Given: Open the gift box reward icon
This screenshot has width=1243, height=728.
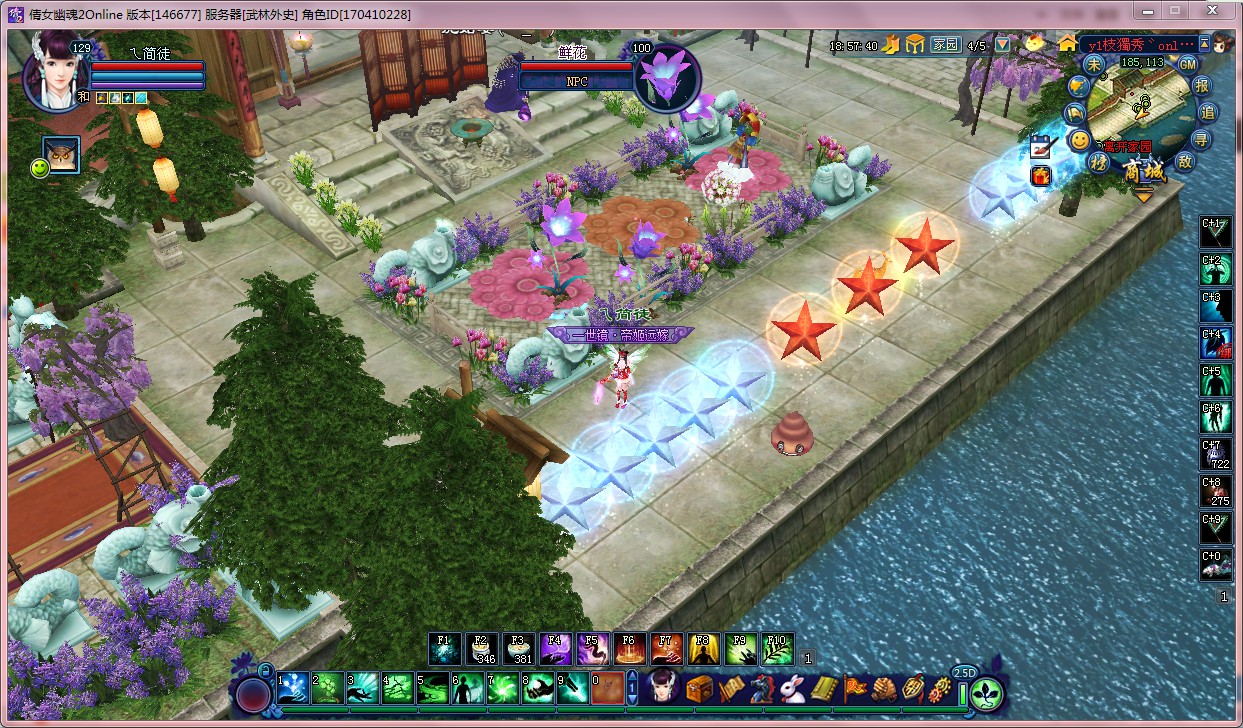Looking at the screenshot, I should 1042,176.
